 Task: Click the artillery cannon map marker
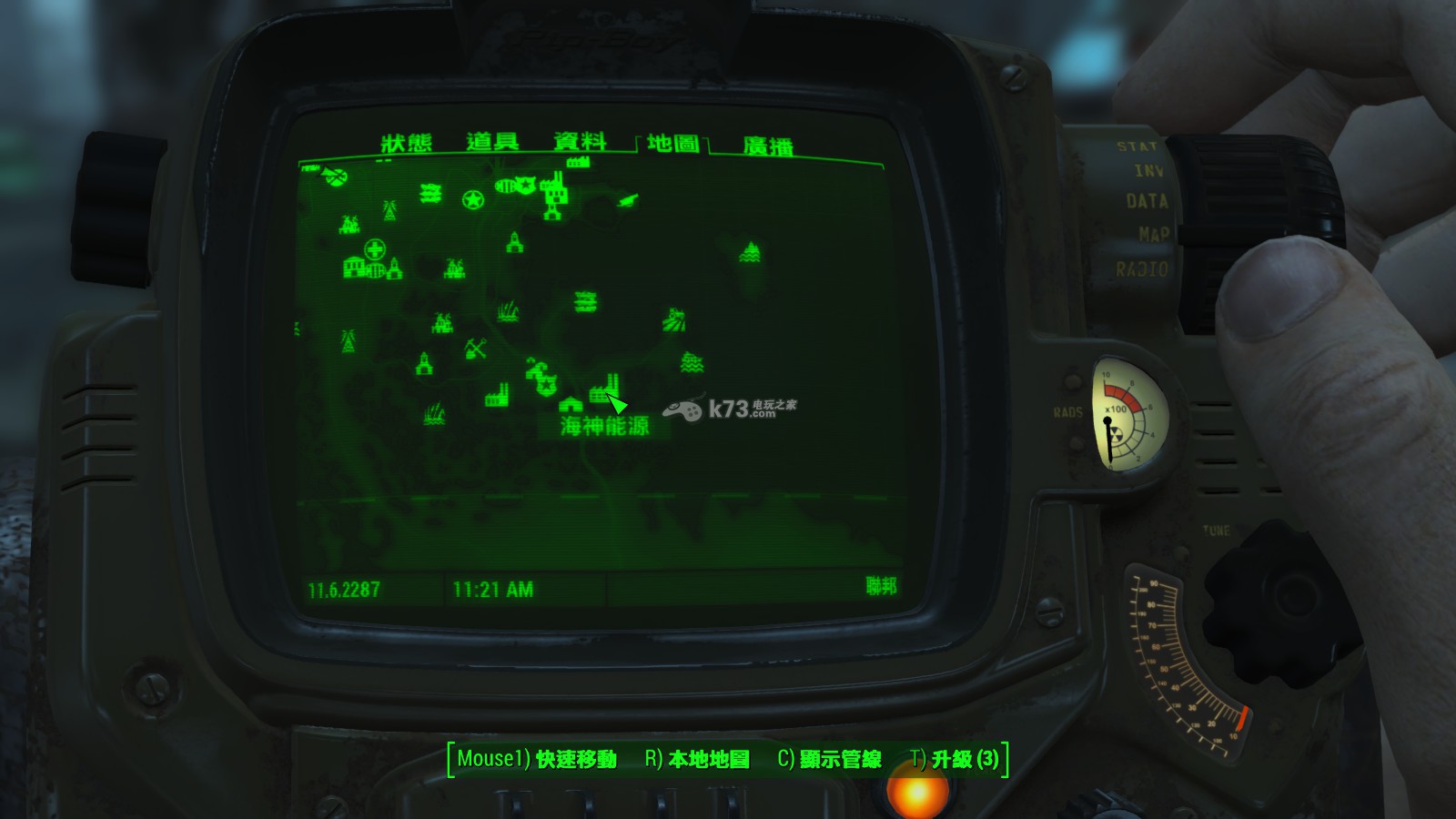point(627,200)
